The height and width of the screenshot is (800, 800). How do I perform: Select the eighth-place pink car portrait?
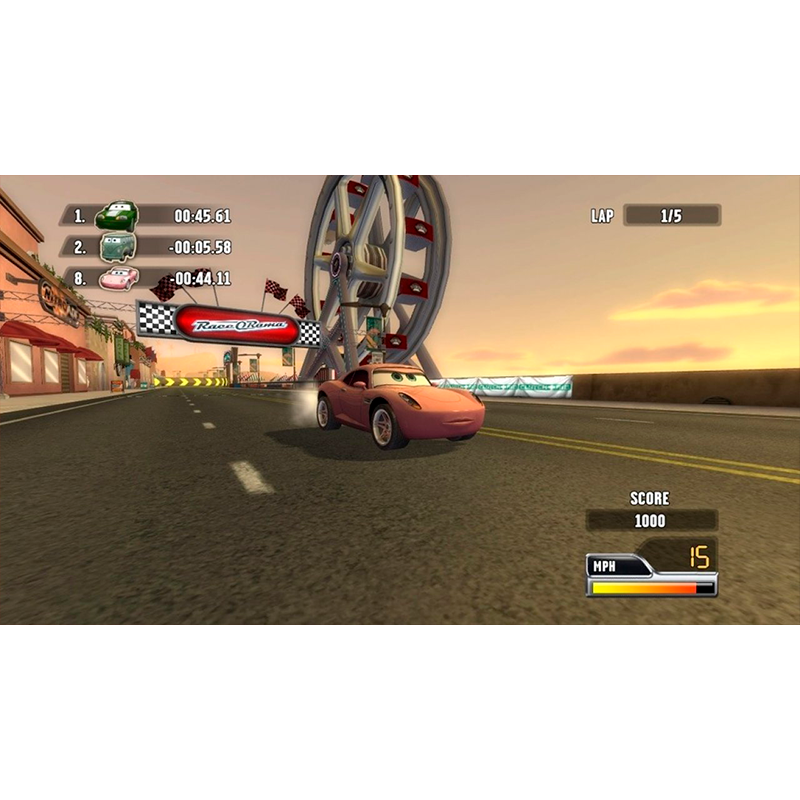[118, 278]
